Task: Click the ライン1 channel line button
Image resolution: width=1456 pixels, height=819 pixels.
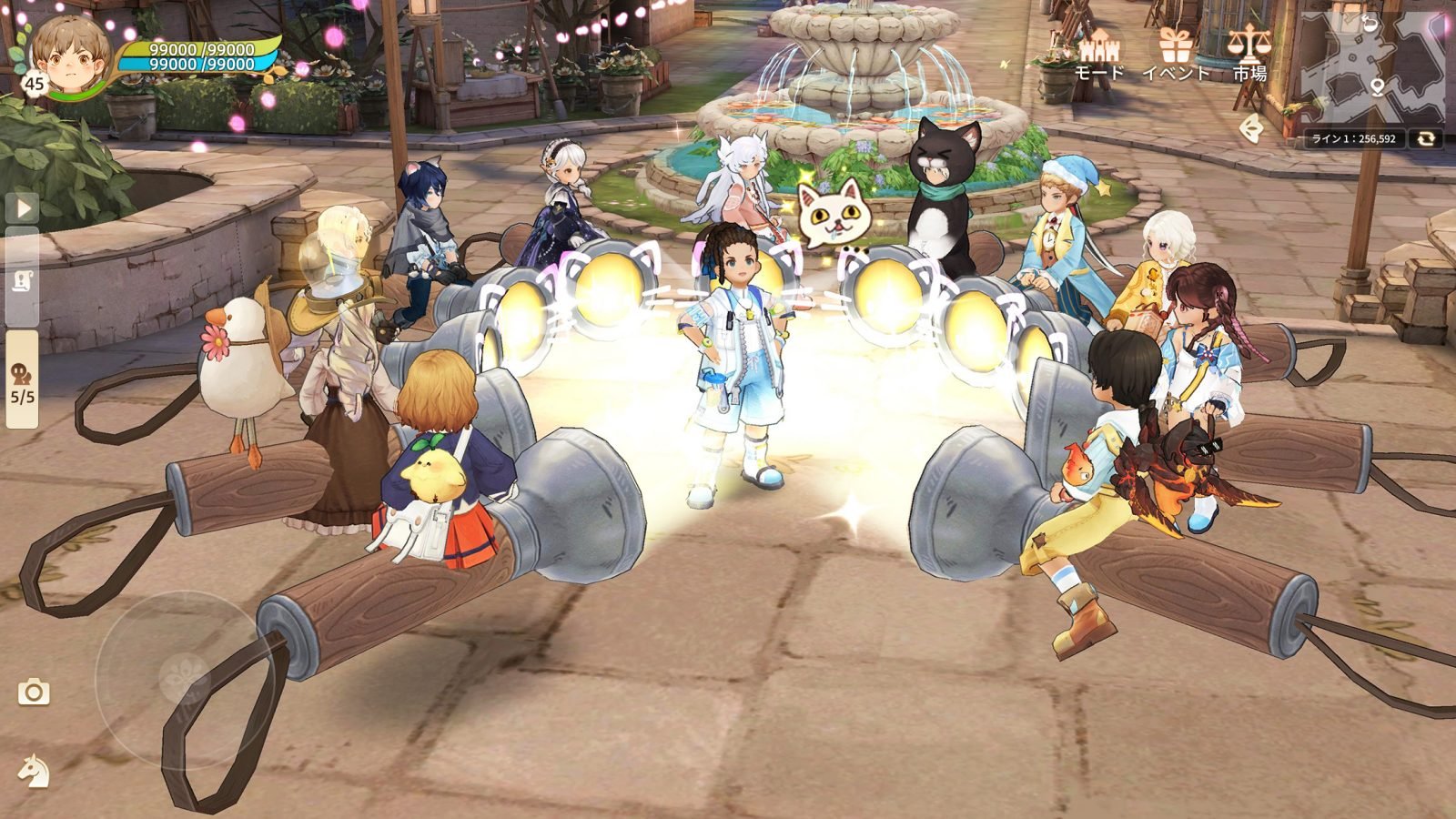Action: click(1353, 138)
